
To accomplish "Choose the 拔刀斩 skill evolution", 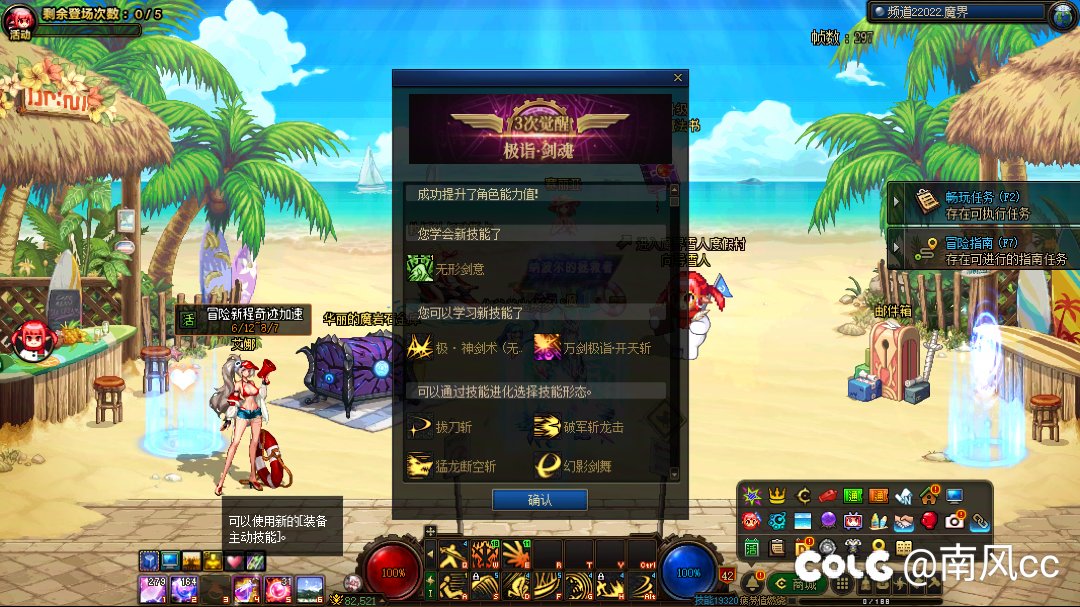I will pos(420,427).
